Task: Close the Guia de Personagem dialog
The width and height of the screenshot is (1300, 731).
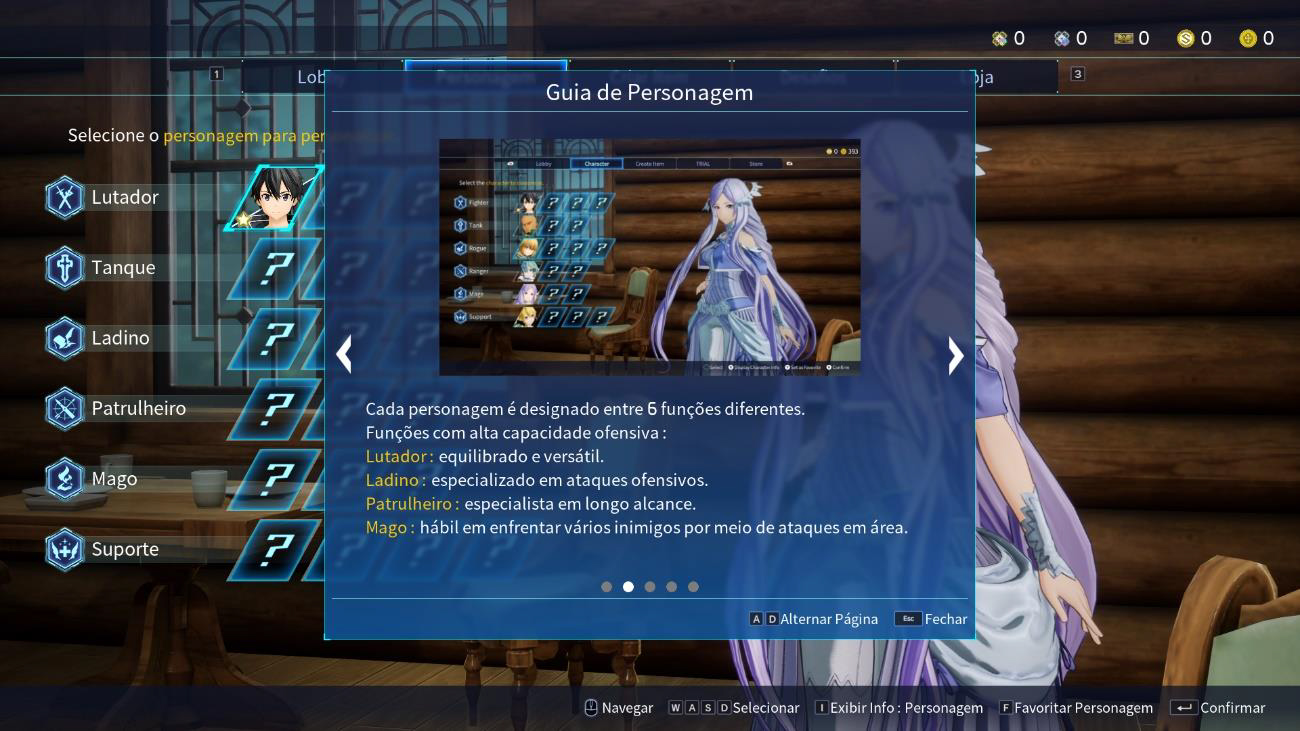Action: [931, 619]
